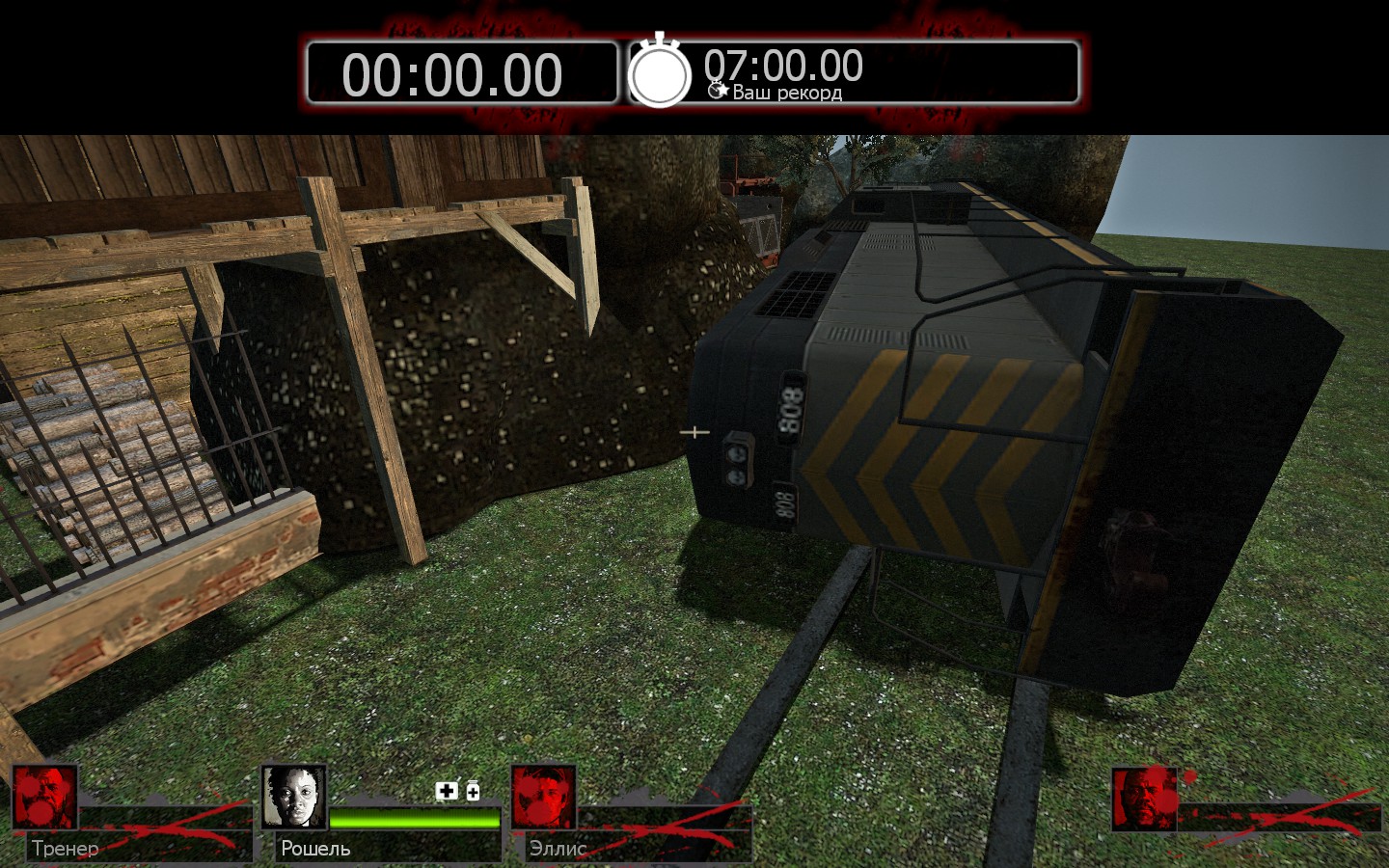Viewport: 1389px width, 868px height.
Task: Click the white stopwatch icon
Action: coord(660,72)
